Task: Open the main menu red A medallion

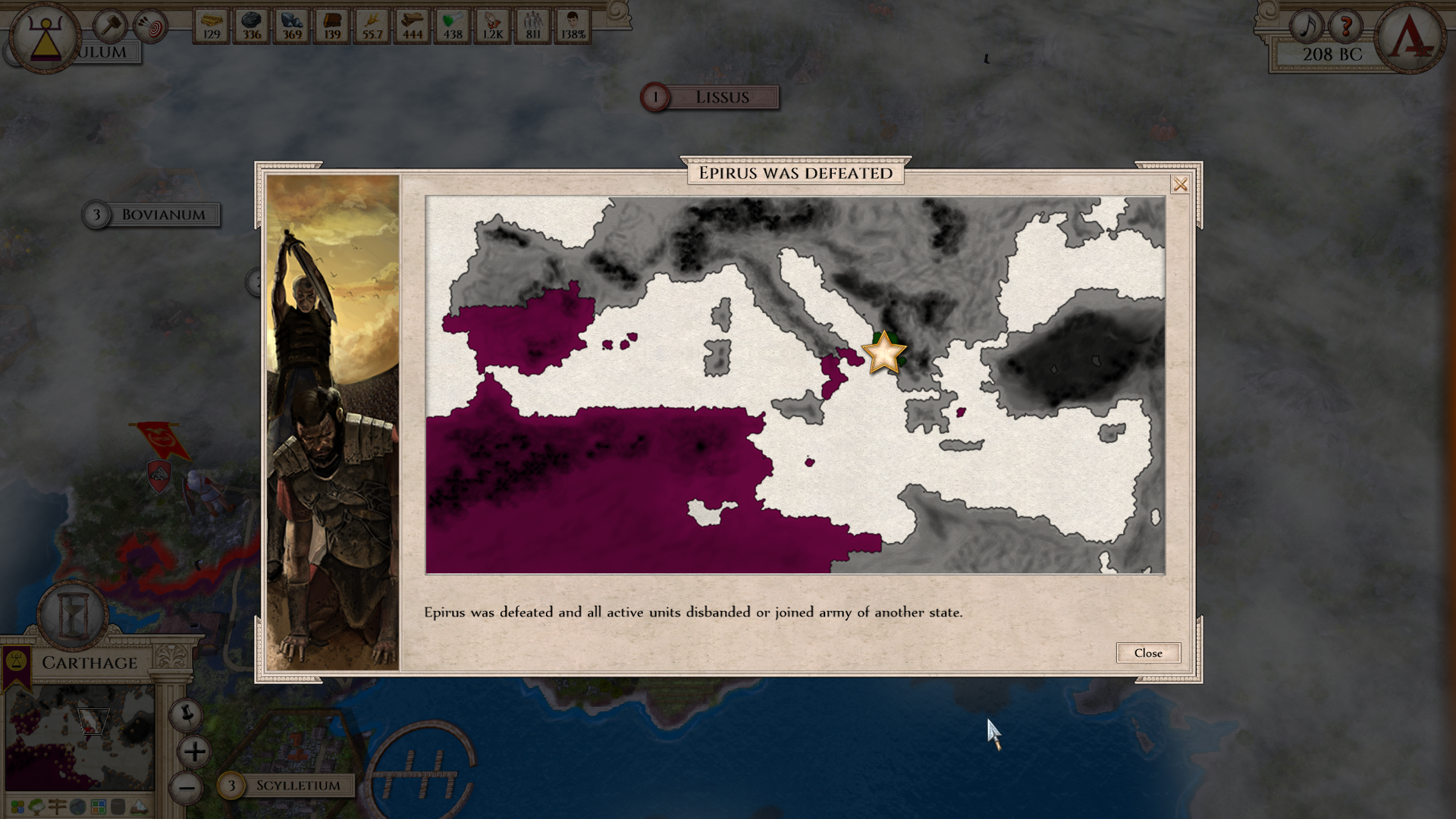Action: click(x=1410, y=37)
